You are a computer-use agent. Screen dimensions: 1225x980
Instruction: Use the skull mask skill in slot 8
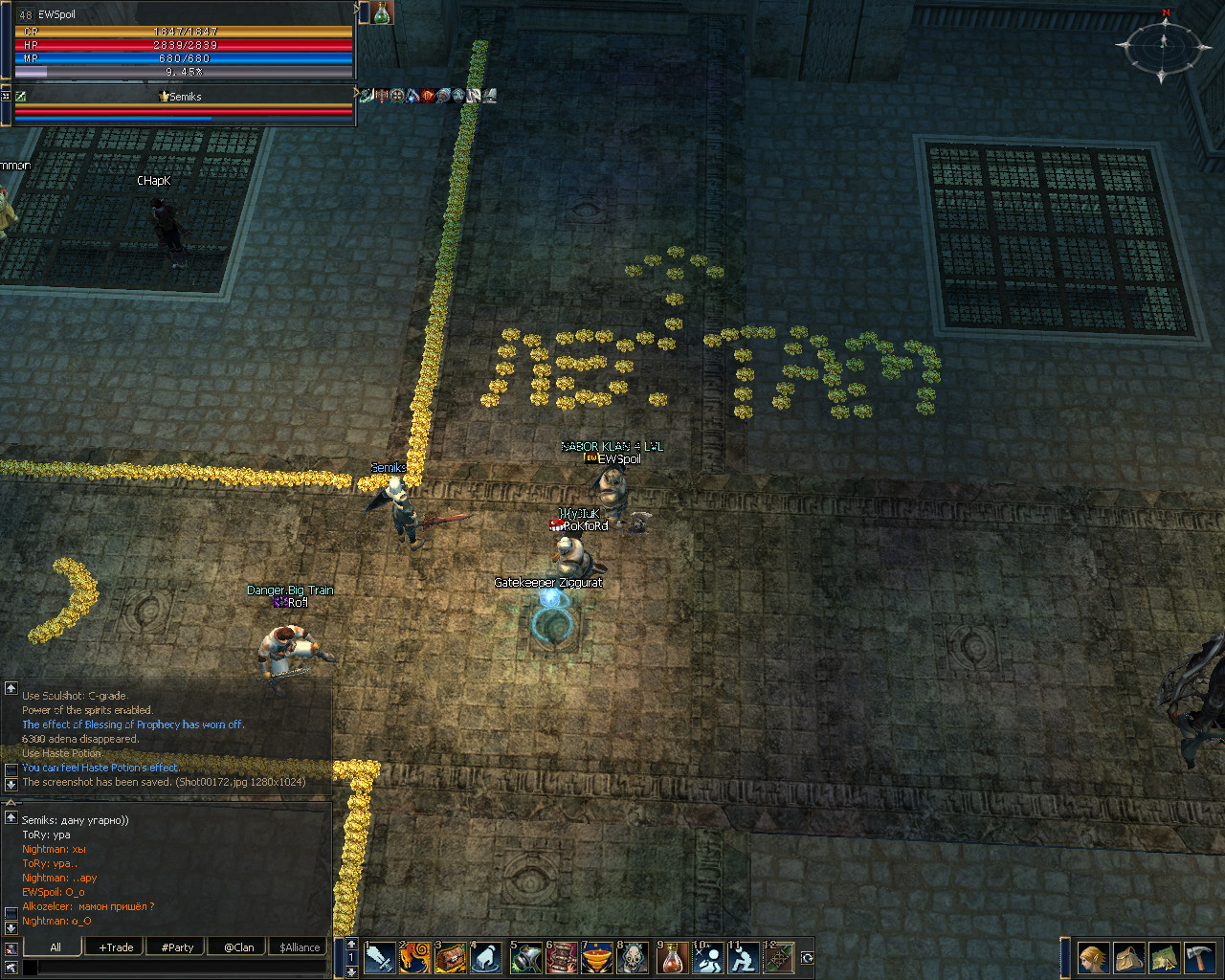pyautogui.click(x=633, y=957)
